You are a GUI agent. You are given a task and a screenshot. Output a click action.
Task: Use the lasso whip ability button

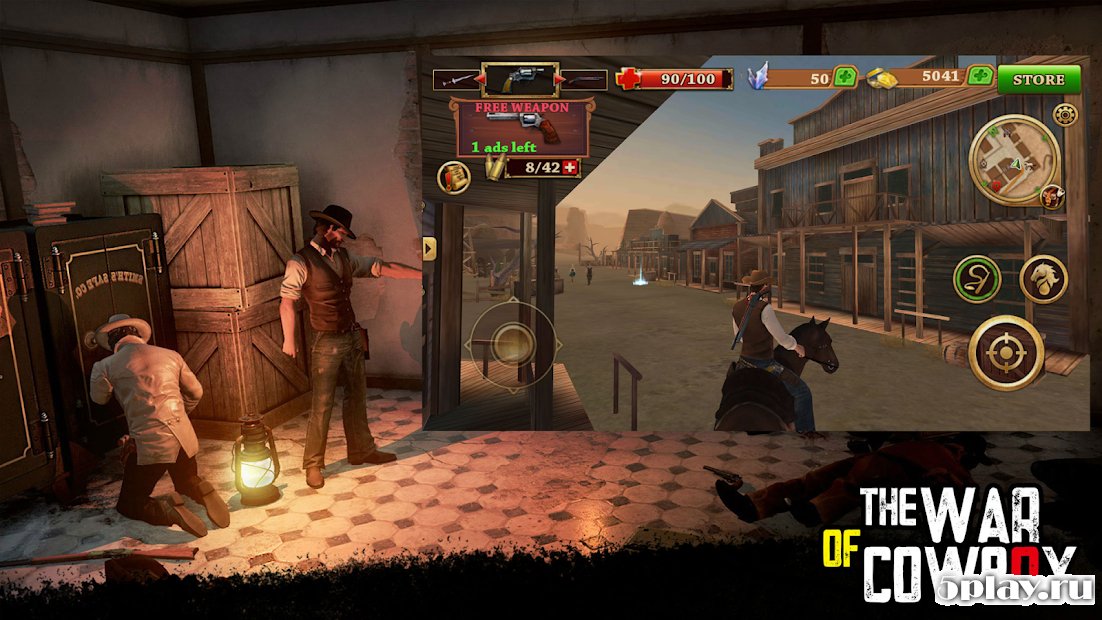coord(977,279)
